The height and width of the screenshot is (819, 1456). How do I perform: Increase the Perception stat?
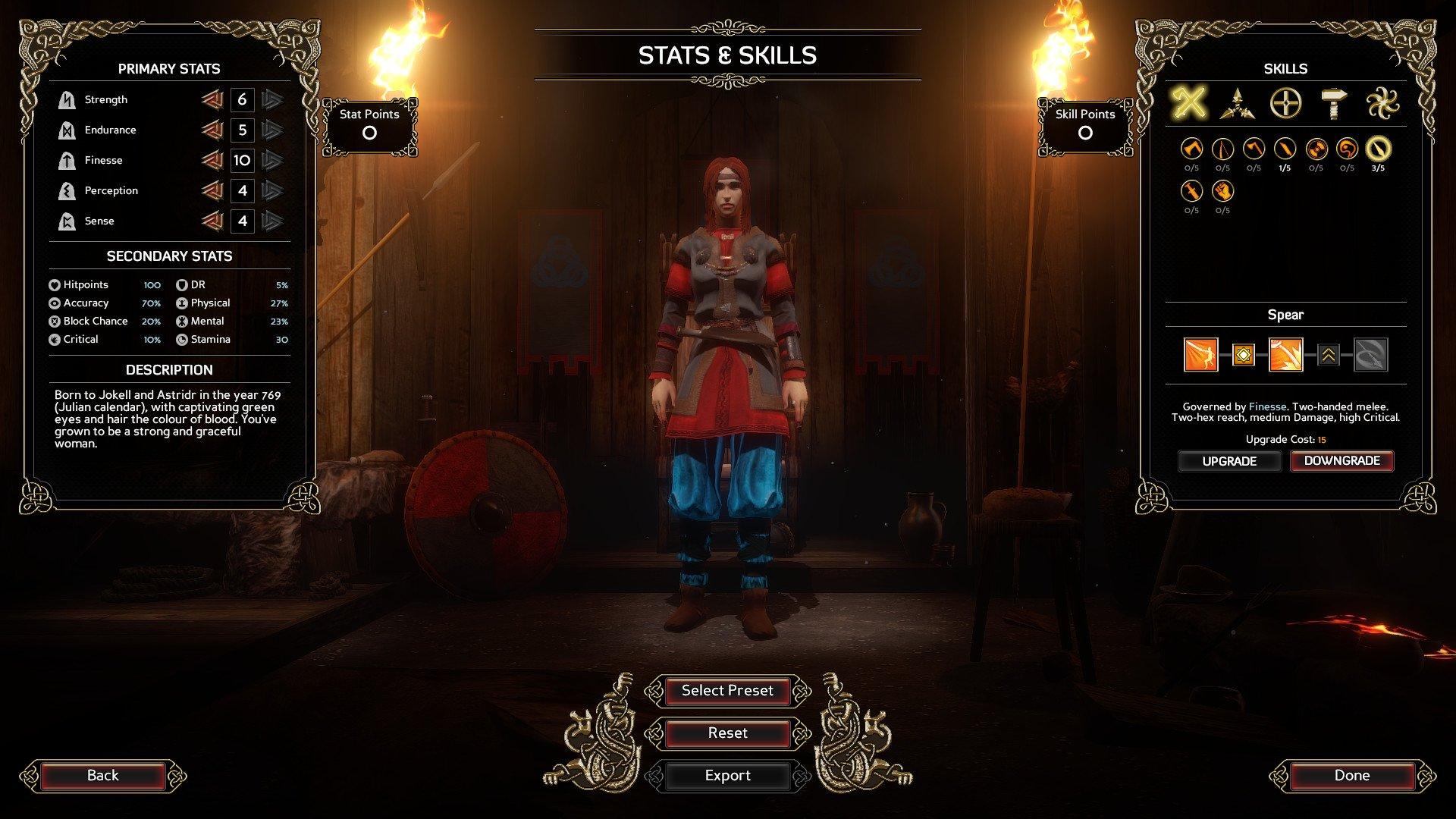point(273,191)
